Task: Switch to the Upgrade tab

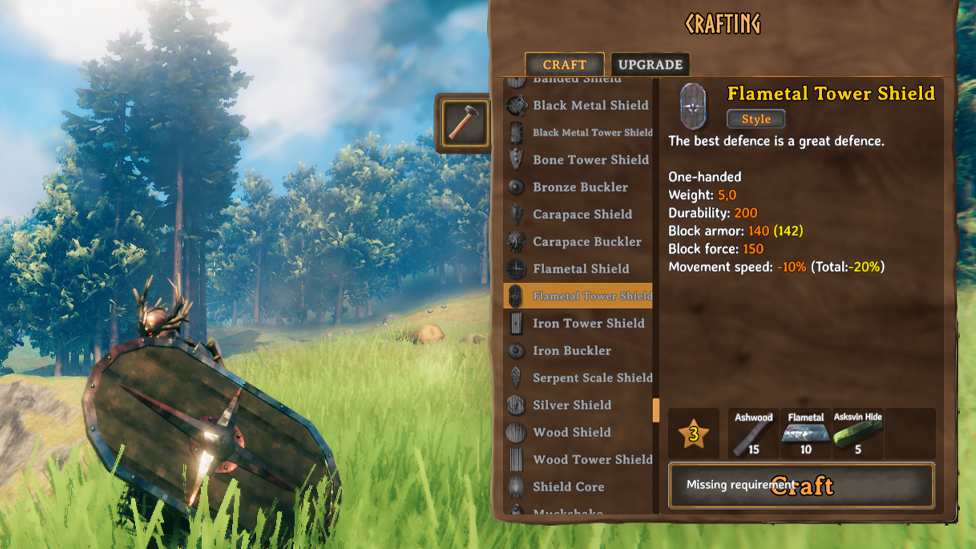Action: tap(650, 65)
